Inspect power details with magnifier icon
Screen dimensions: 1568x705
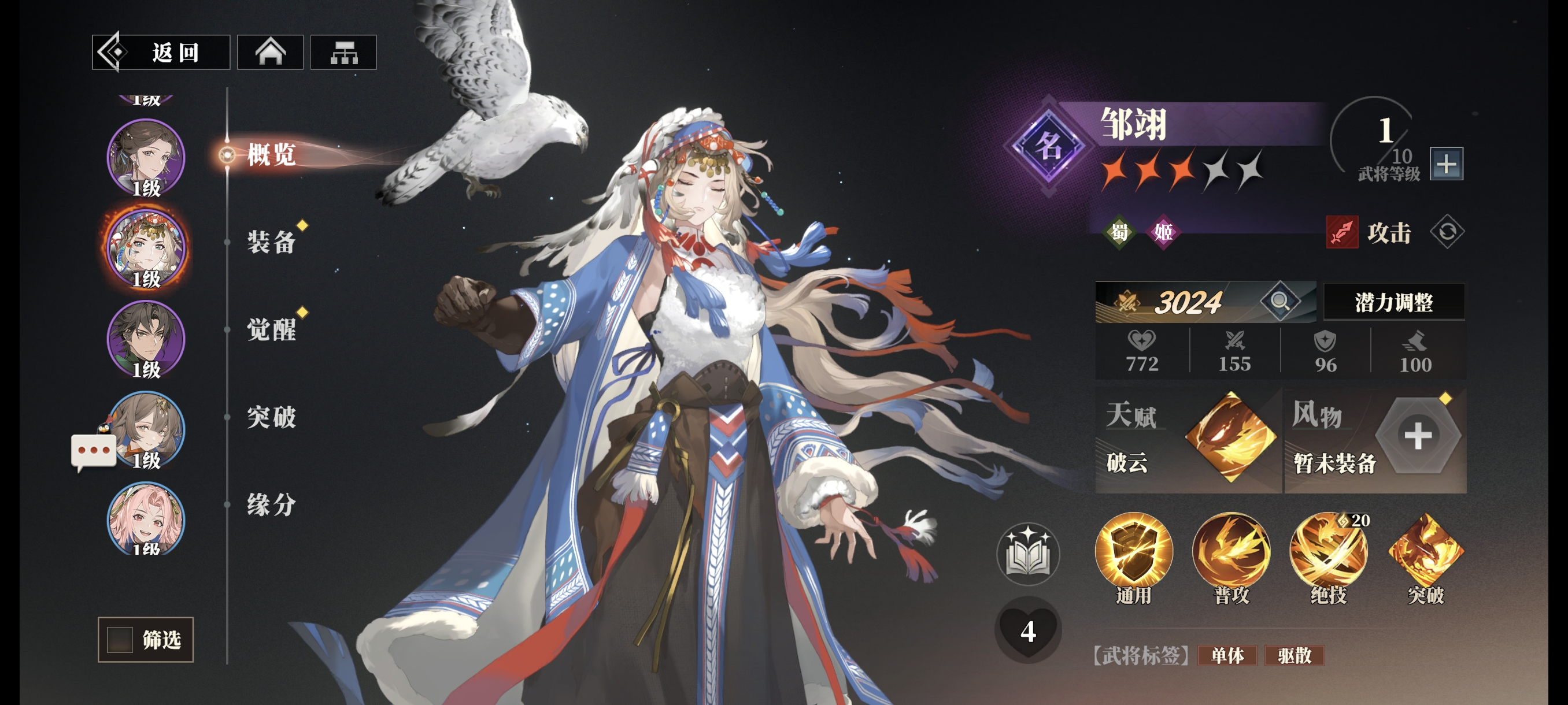tap(1279, 300)
